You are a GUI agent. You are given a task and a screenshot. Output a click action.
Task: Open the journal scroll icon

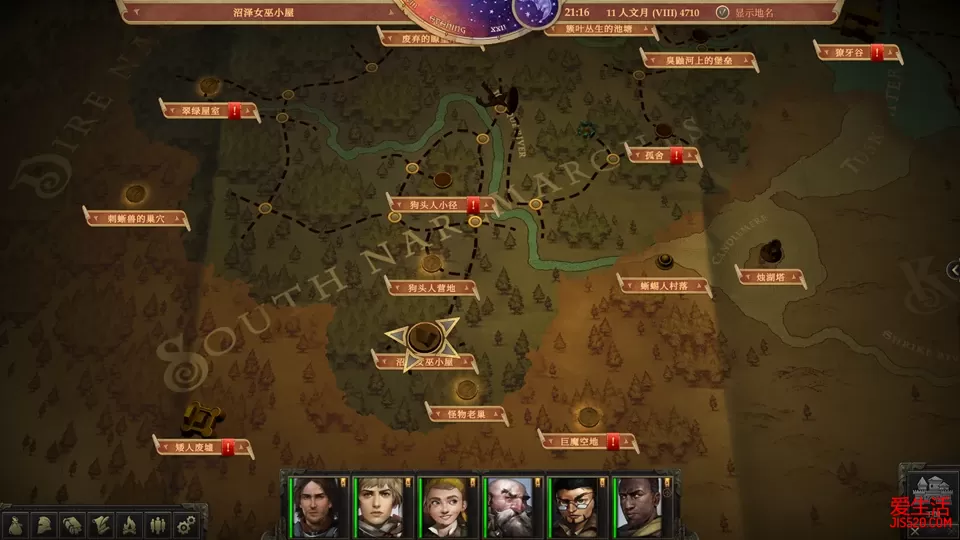point(101,524)
